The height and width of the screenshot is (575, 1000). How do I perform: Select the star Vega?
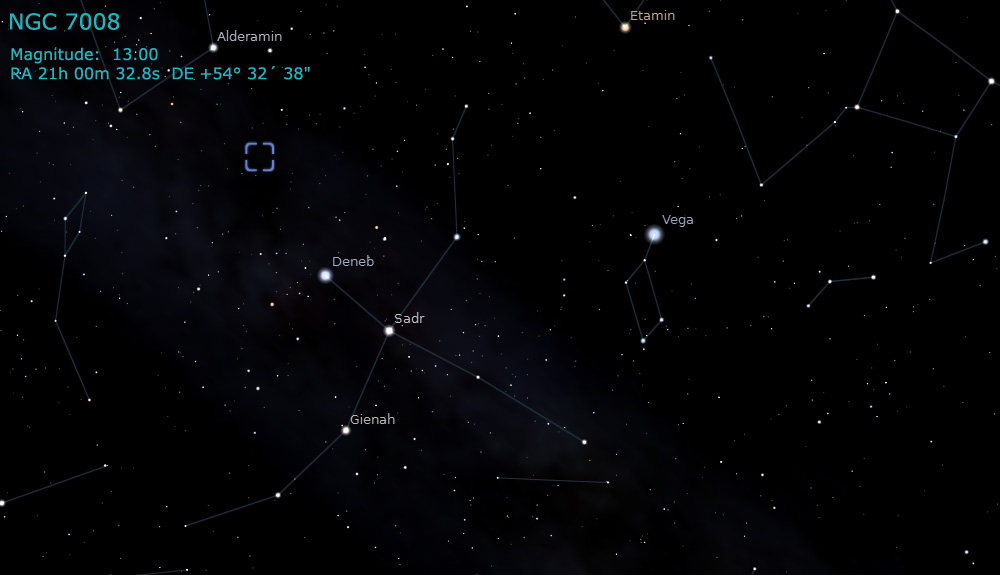click(x=654, y=234)
